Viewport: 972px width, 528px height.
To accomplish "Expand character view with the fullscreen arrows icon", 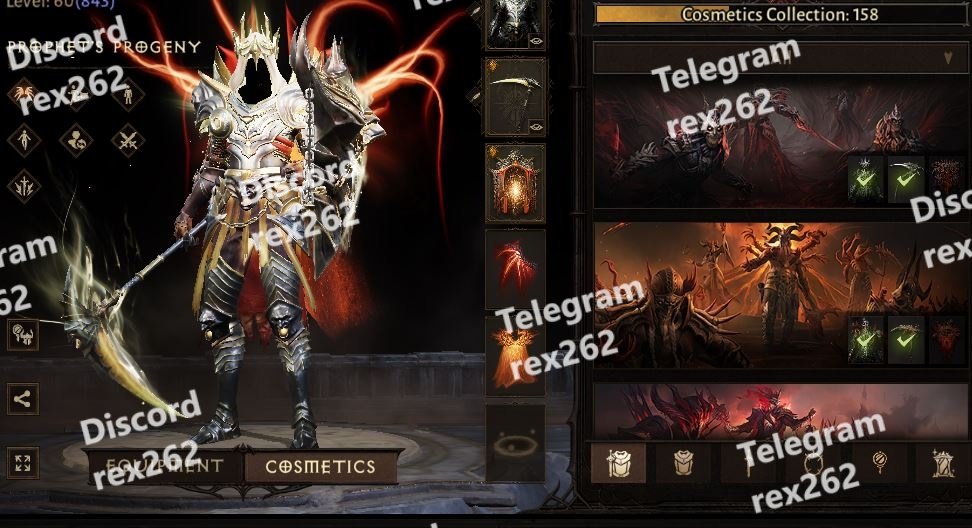I will coord(22,462).
